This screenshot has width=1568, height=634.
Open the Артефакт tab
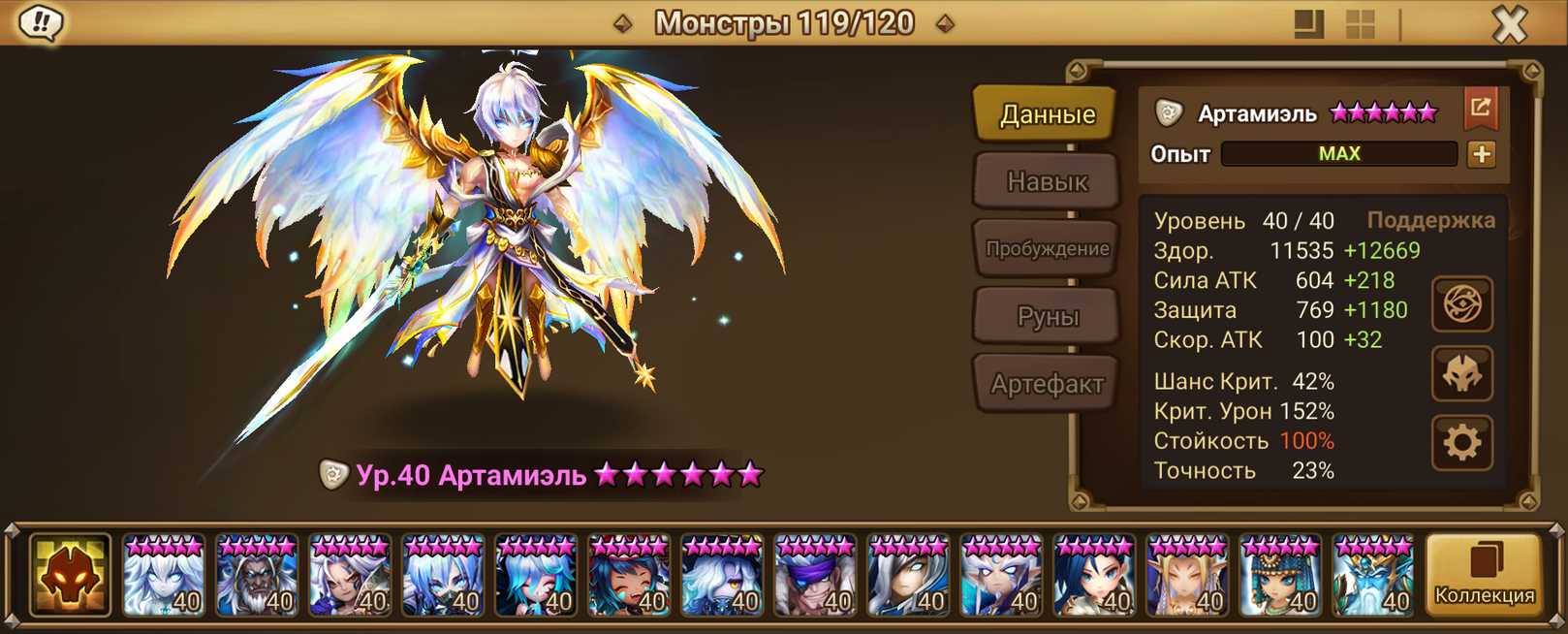point(1047,384)
